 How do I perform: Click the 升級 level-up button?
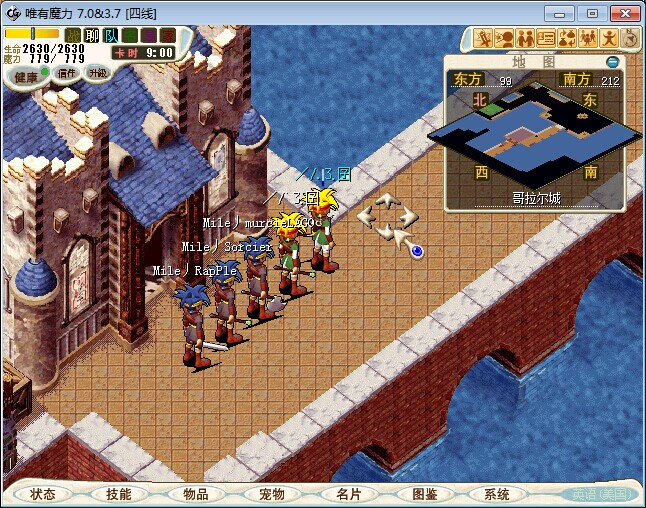[x=97, y=73]
